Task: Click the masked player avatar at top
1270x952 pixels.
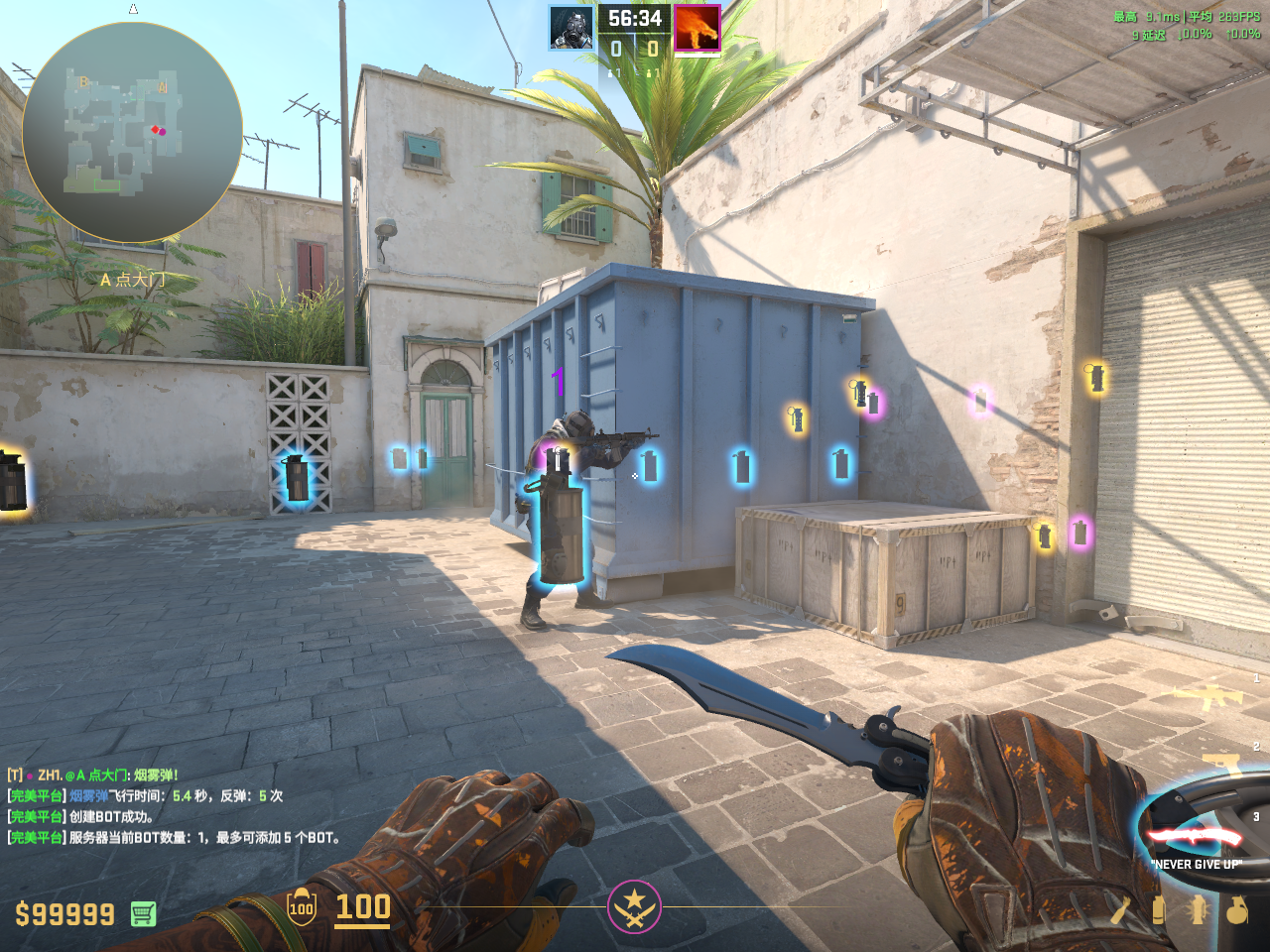Action: coord(572,28)
